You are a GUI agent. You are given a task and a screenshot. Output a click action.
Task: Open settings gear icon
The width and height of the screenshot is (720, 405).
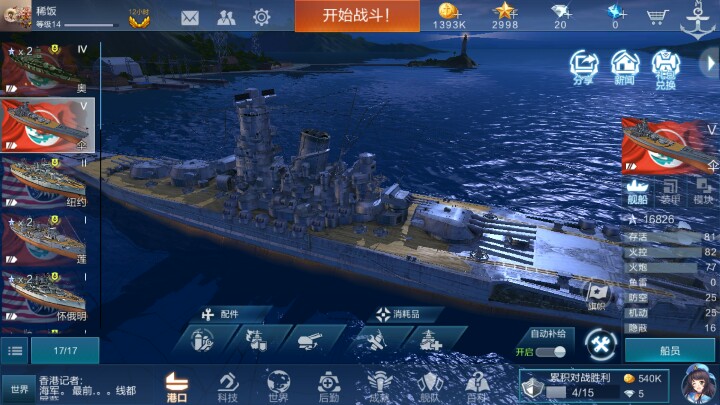262,17
